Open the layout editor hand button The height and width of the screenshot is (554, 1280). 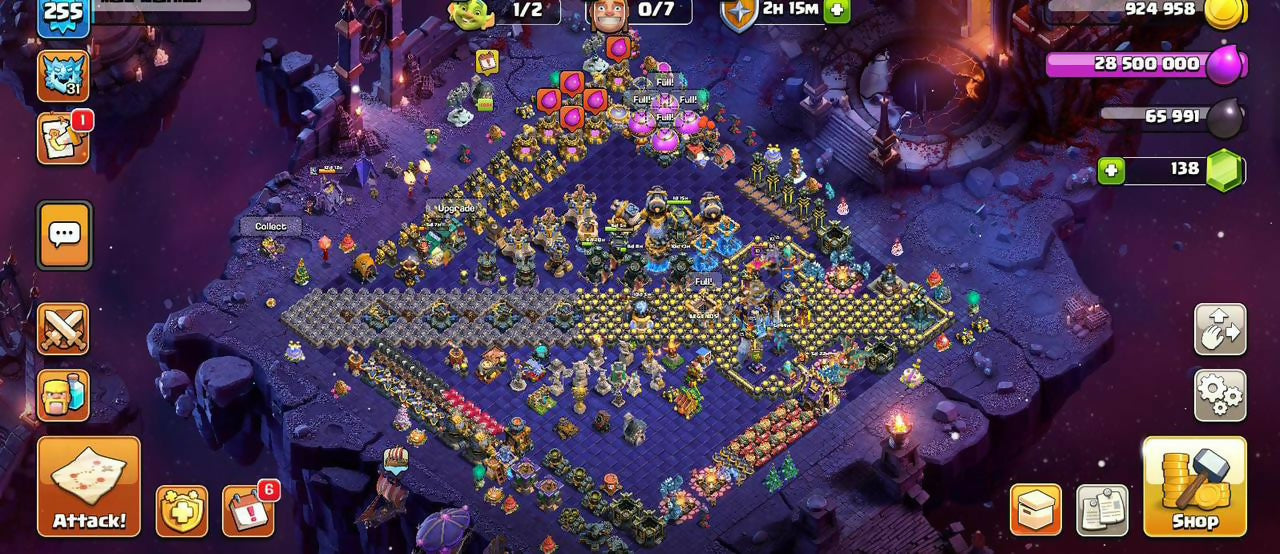(1220, 330)
